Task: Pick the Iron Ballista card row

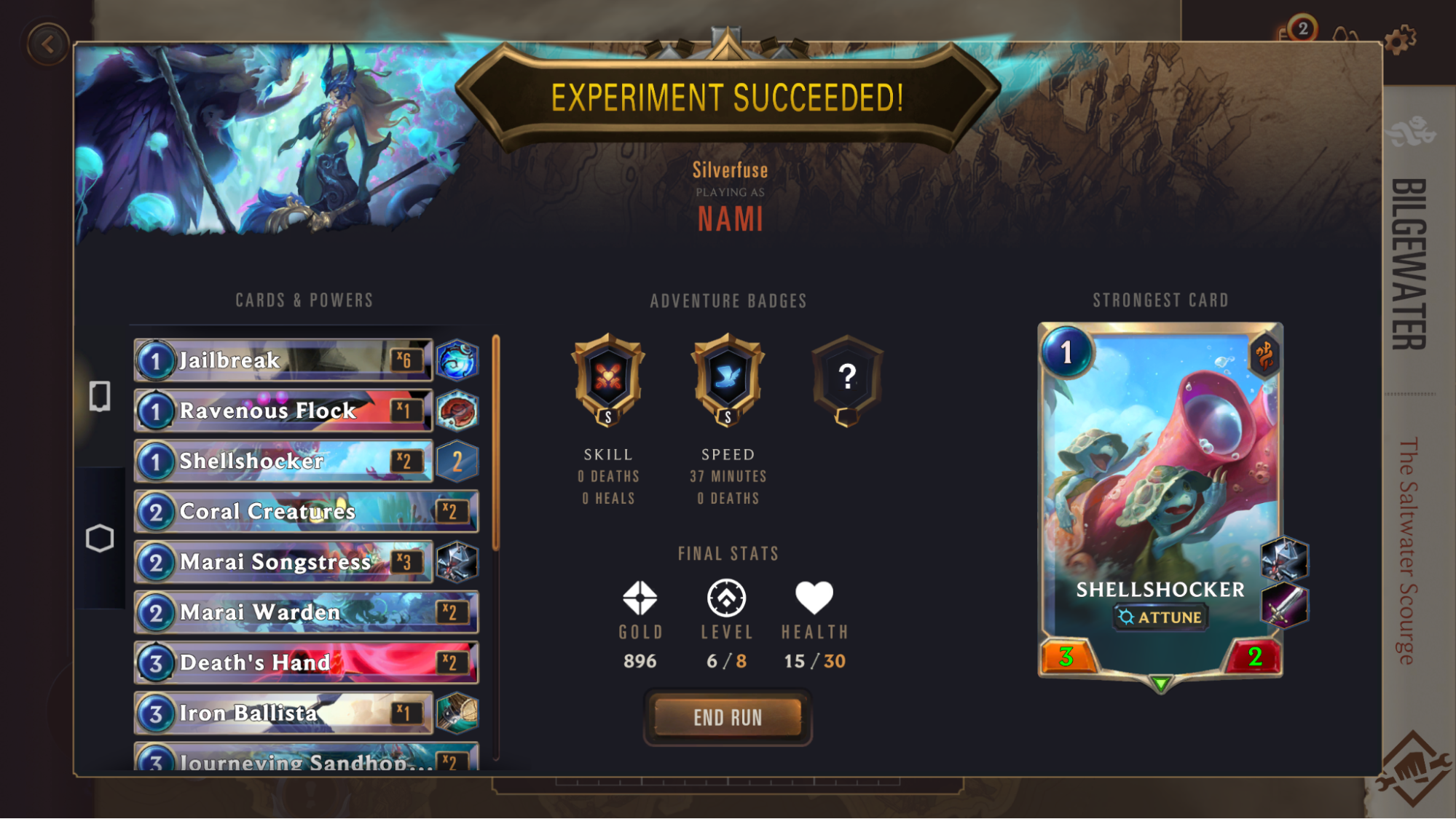Action: tap(283, 713)
